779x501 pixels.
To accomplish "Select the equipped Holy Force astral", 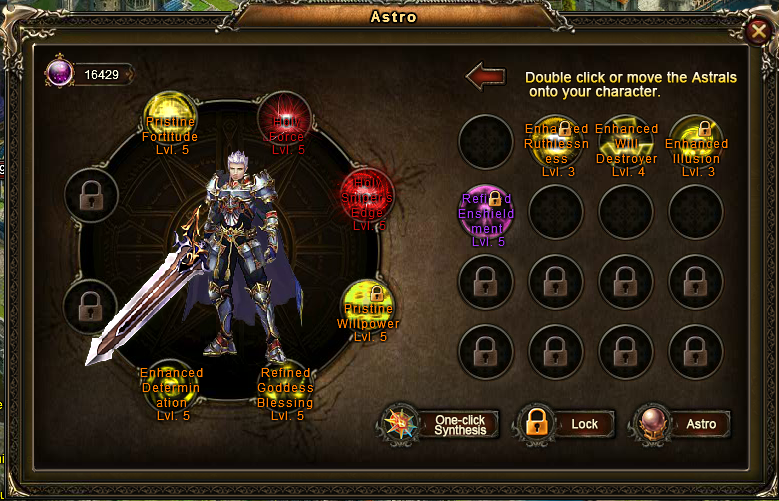I will click(288, 118).
